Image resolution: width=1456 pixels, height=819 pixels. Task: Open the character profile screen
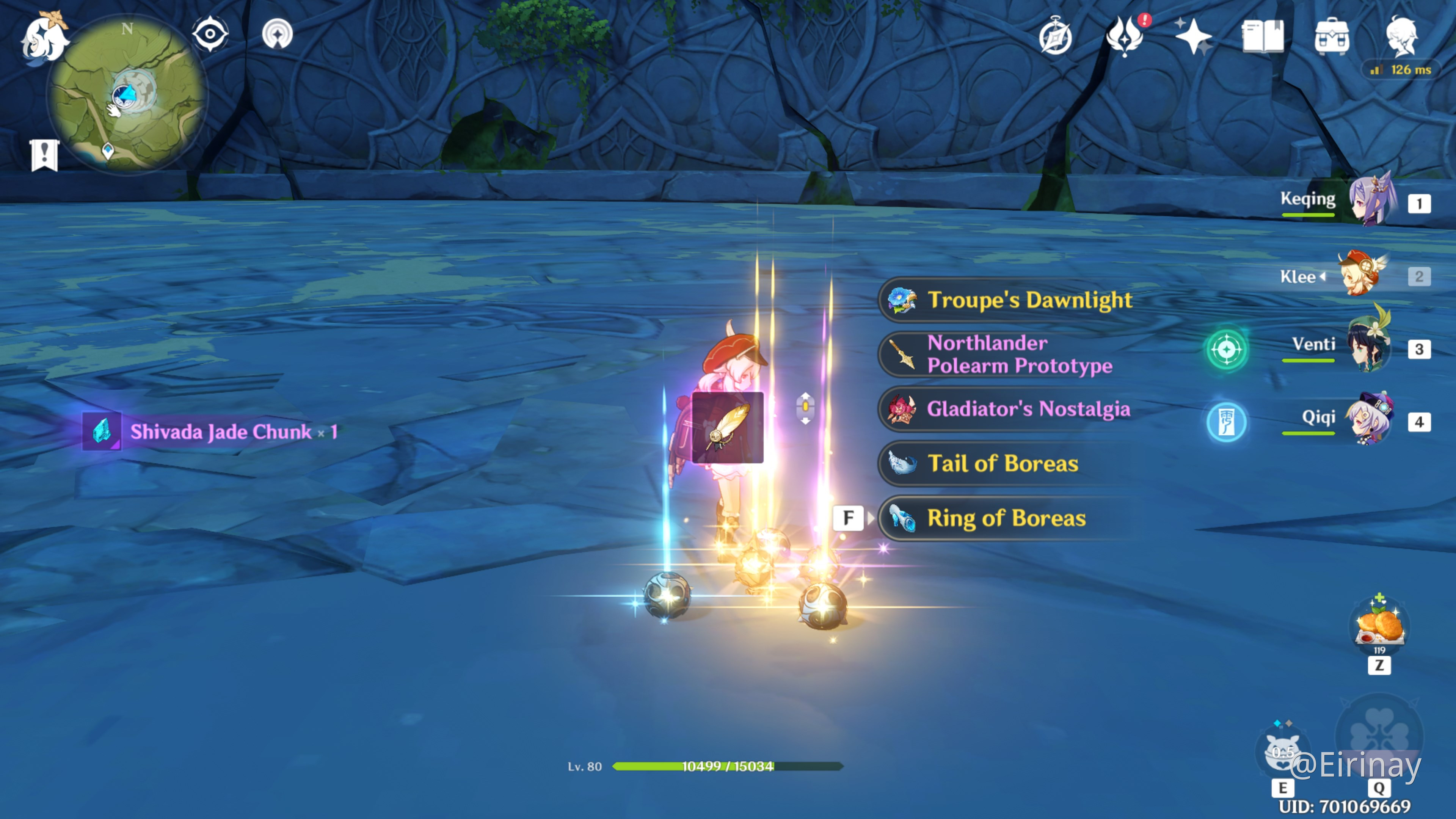tap(1401, 36)
